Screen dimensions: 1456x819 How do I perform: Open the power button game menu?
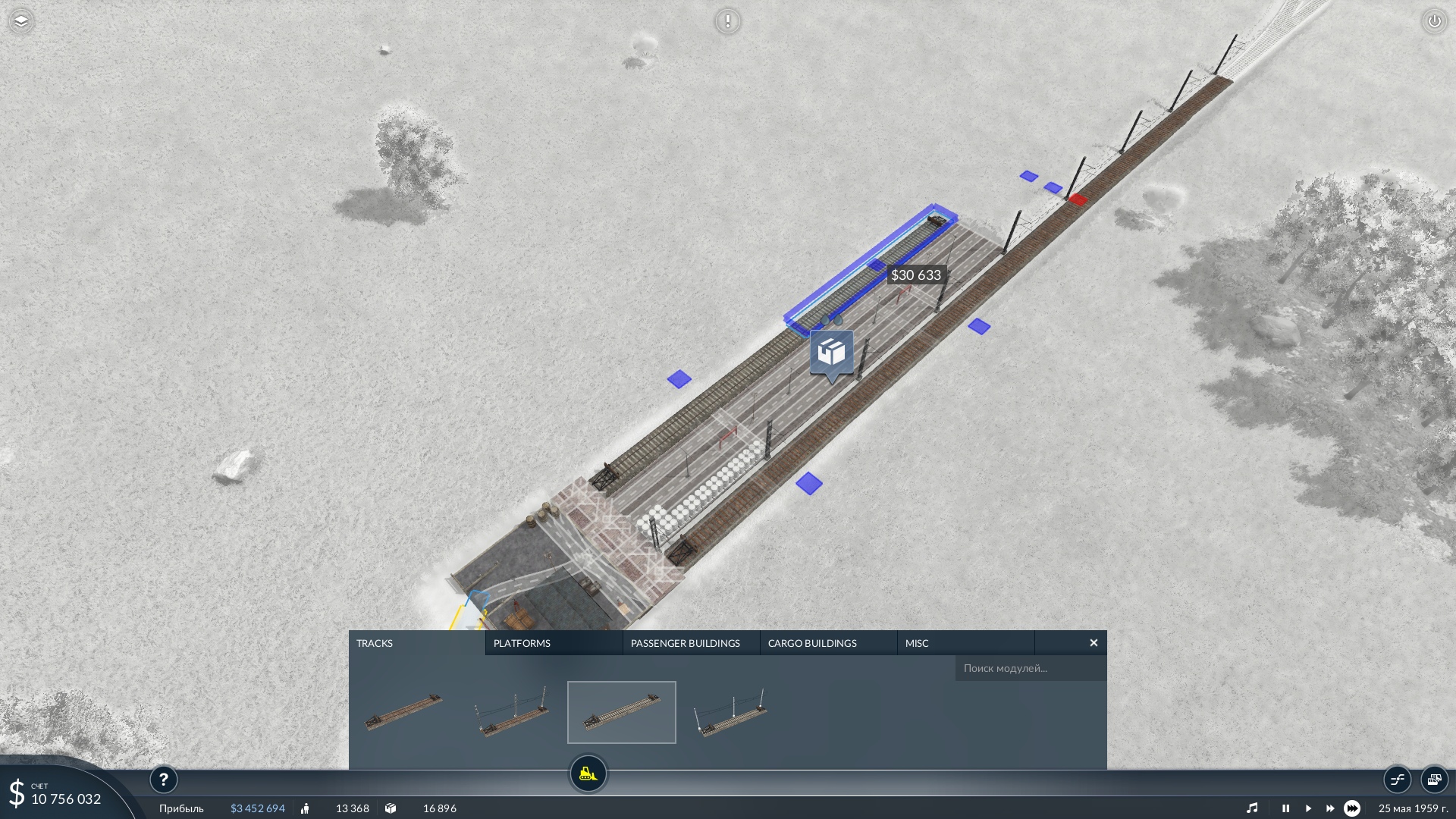[1434, 21]
